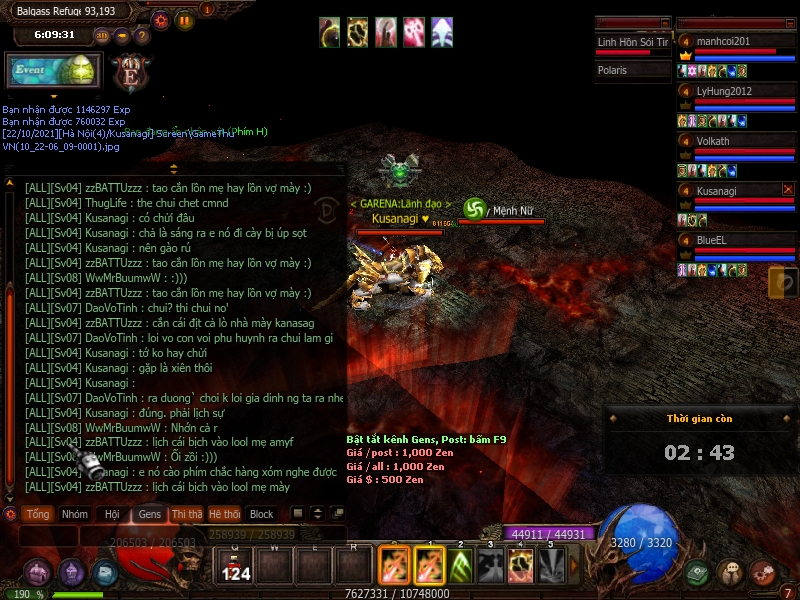Switch to the Nhóm chat tab

coord(75,514)
